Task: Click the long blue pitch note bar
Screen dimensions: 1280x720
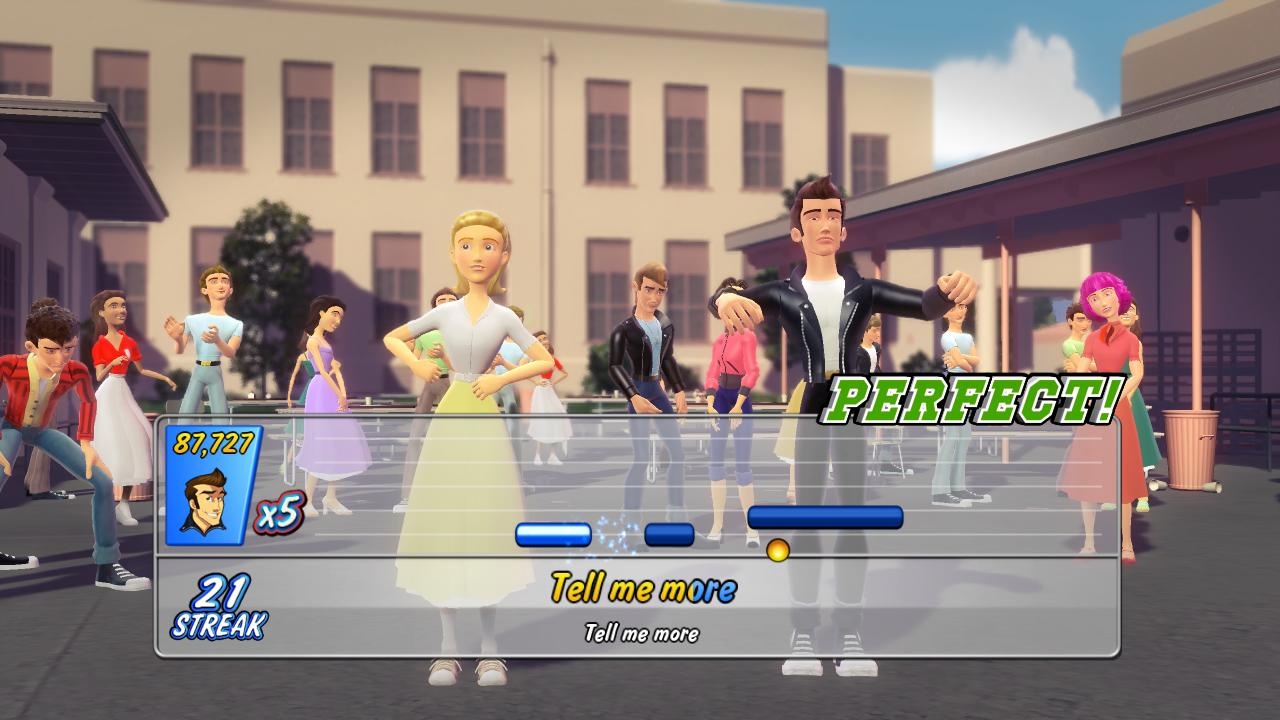Action: tap(827, 514)
